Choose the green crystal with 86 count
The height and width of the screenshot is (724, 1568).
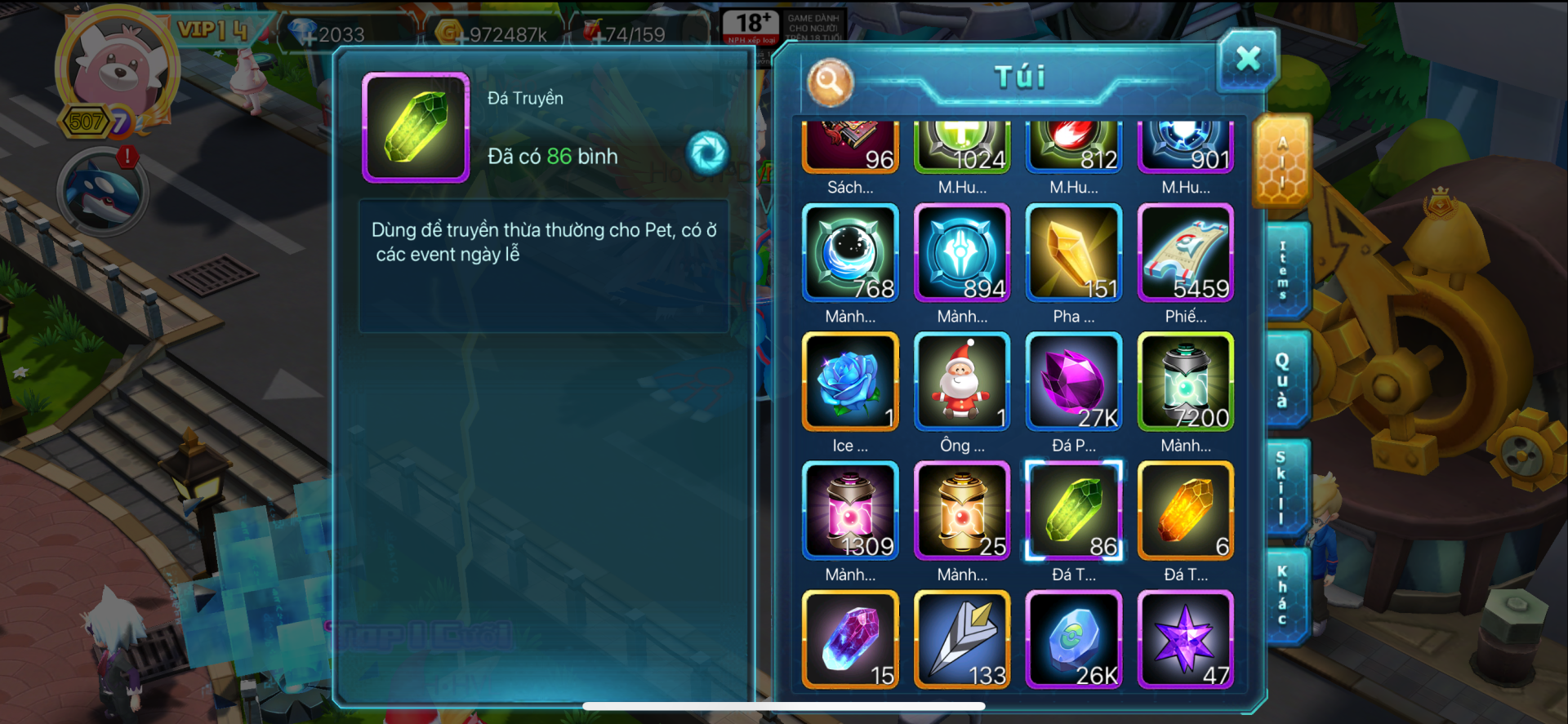point(1073,511)
